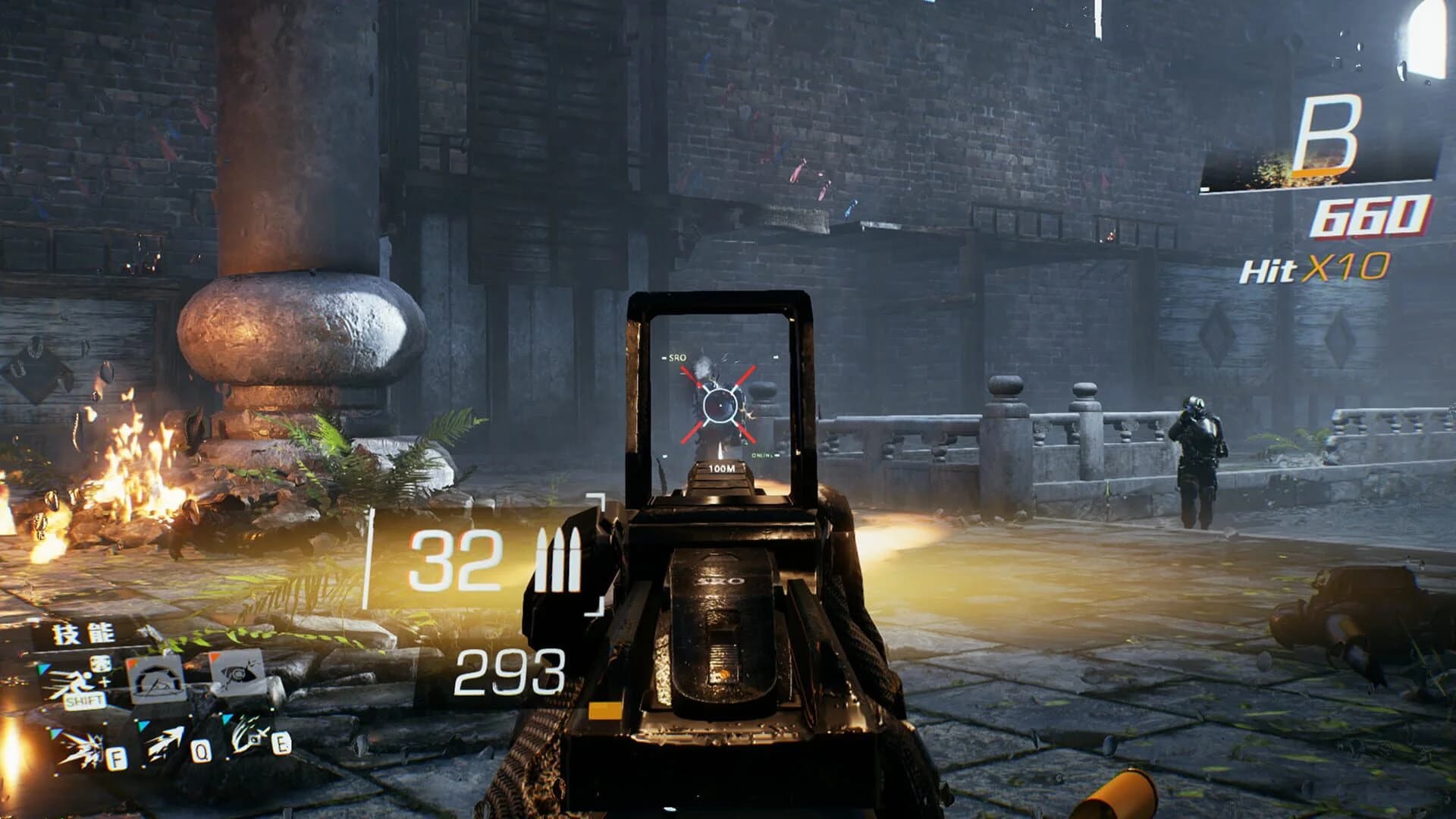Select the eye perception skill icon
The image size is (1456, 819).
(x=239, y=673)
